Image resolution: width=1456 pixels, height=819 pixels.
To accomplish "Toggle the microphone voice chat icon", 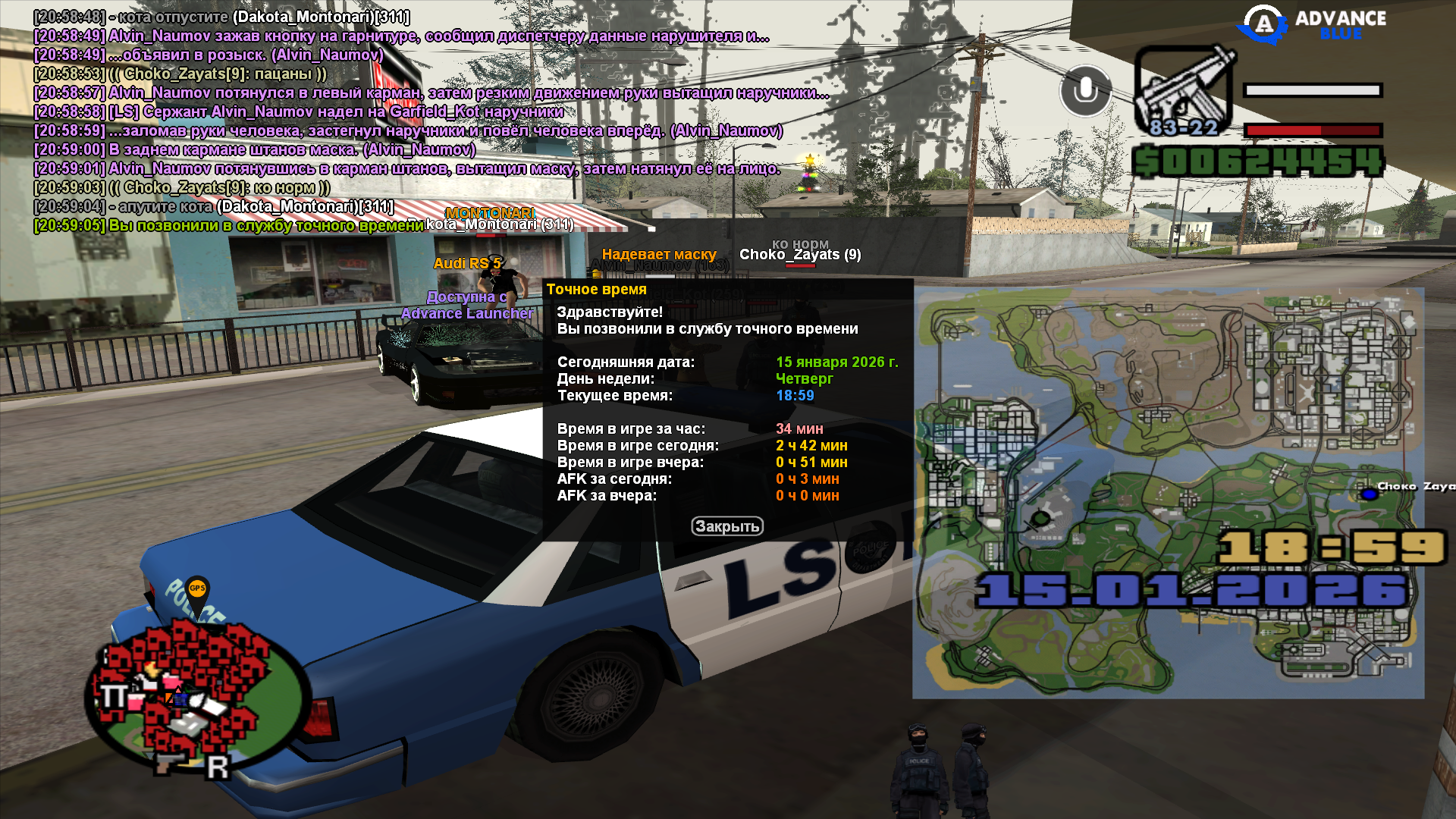I will pyautogui.click(x=1085, y=91).
